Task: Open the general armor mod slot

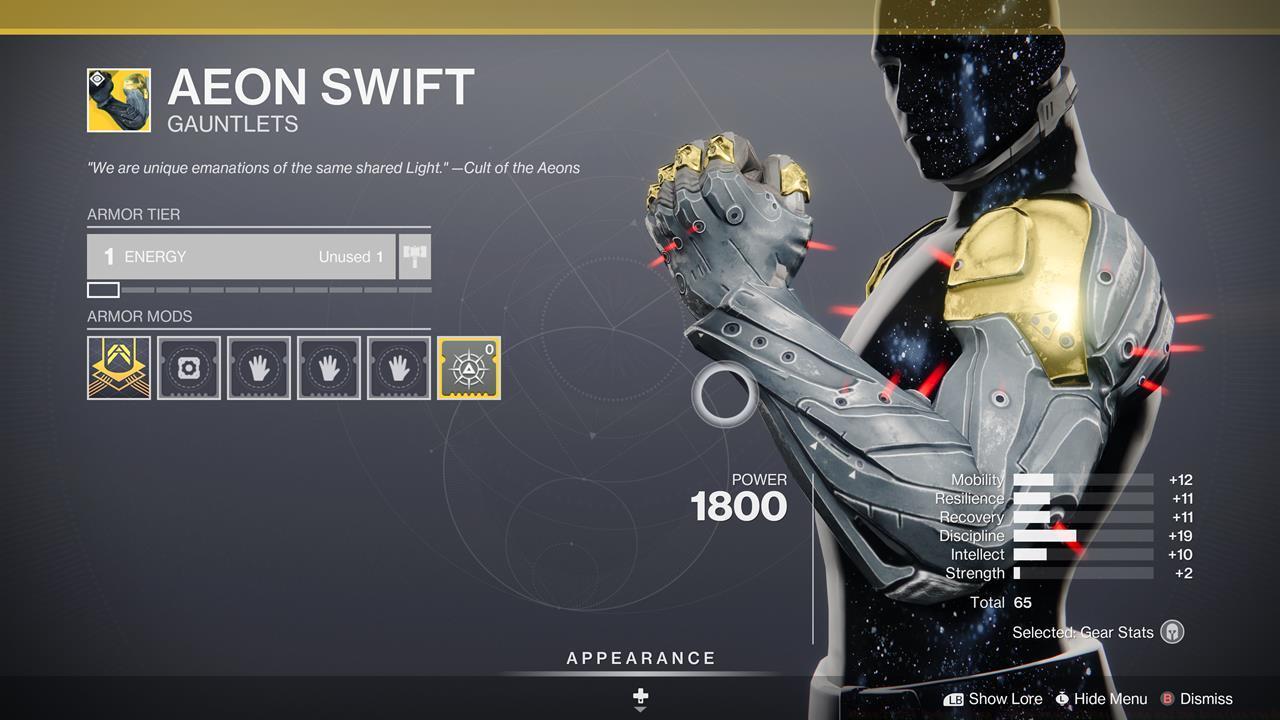Action: [188, 367]
